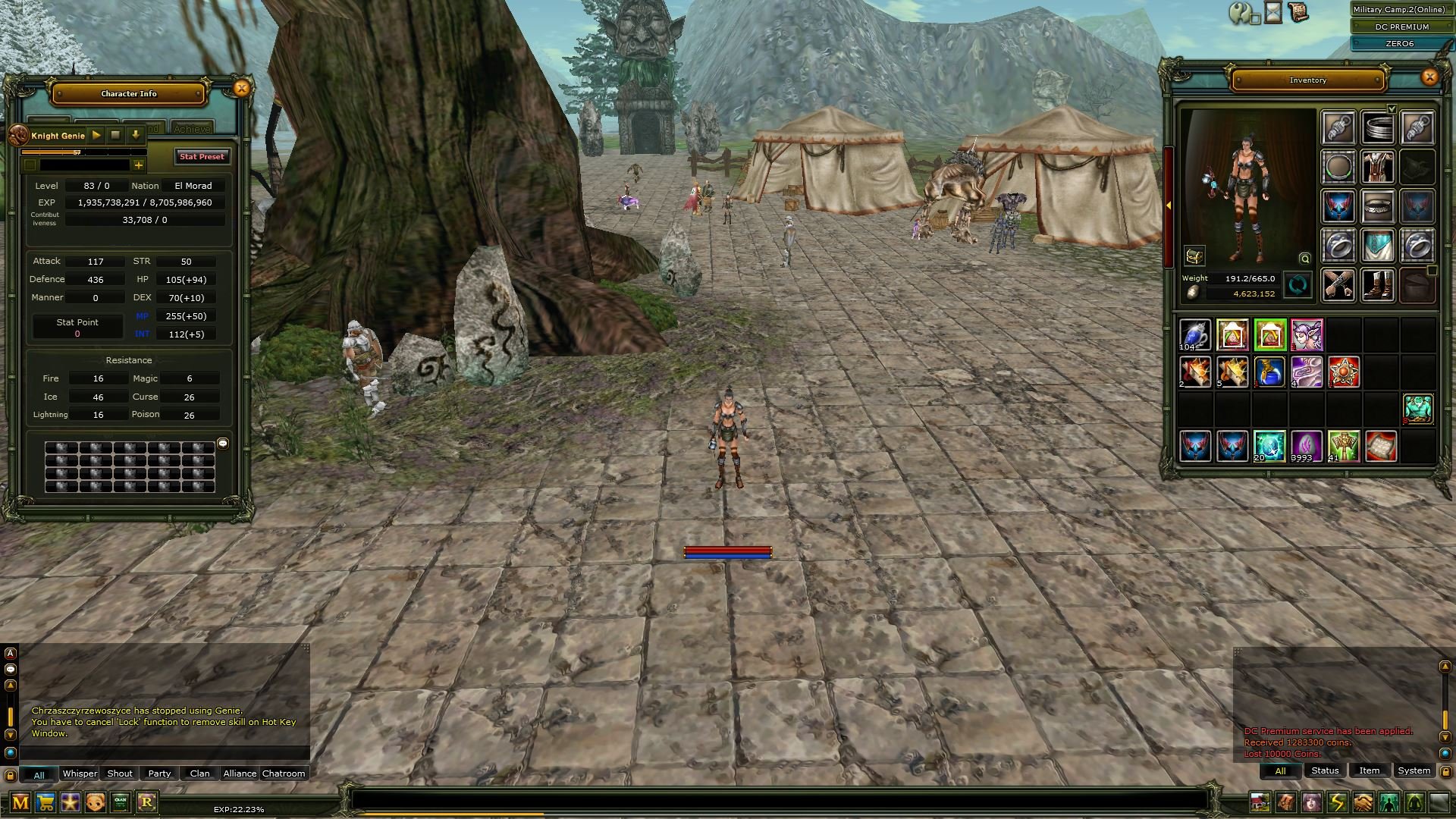Select the Whisper chat tab
This screenshot has height=819, width=1456.
(80, 773)
